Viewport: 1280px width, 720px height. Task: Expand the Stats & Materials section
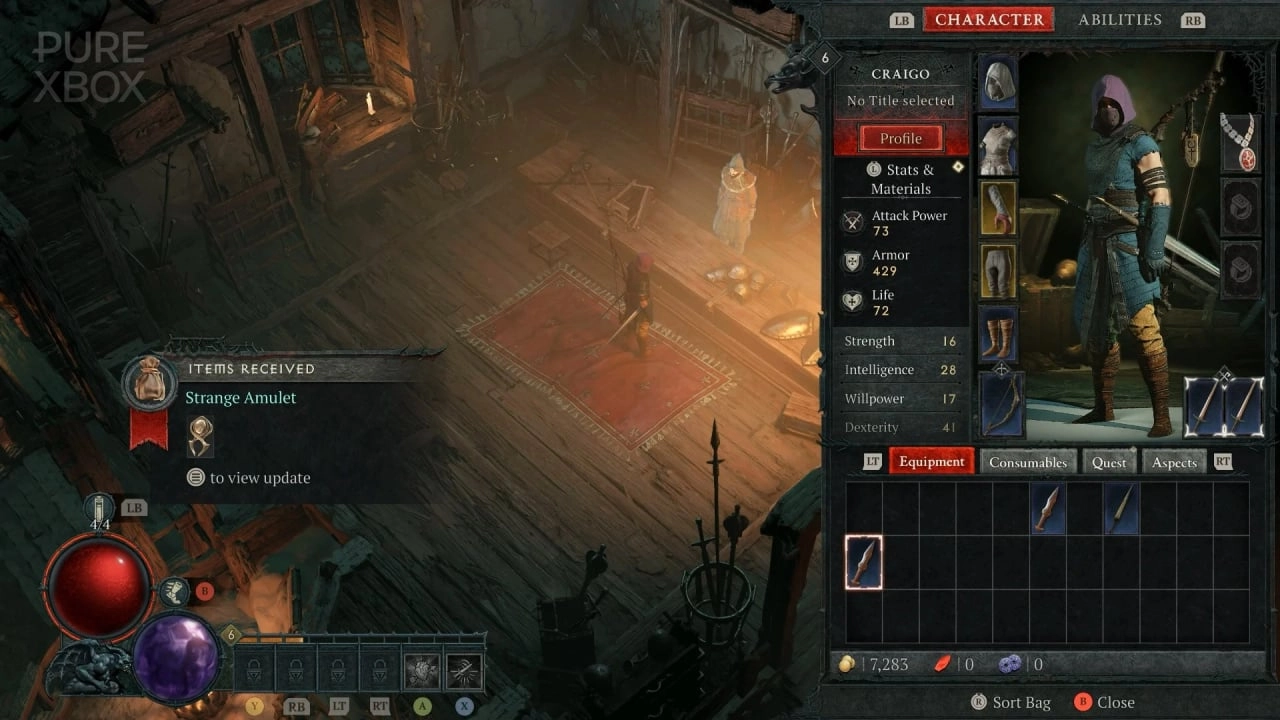click(x=901, y=179)
